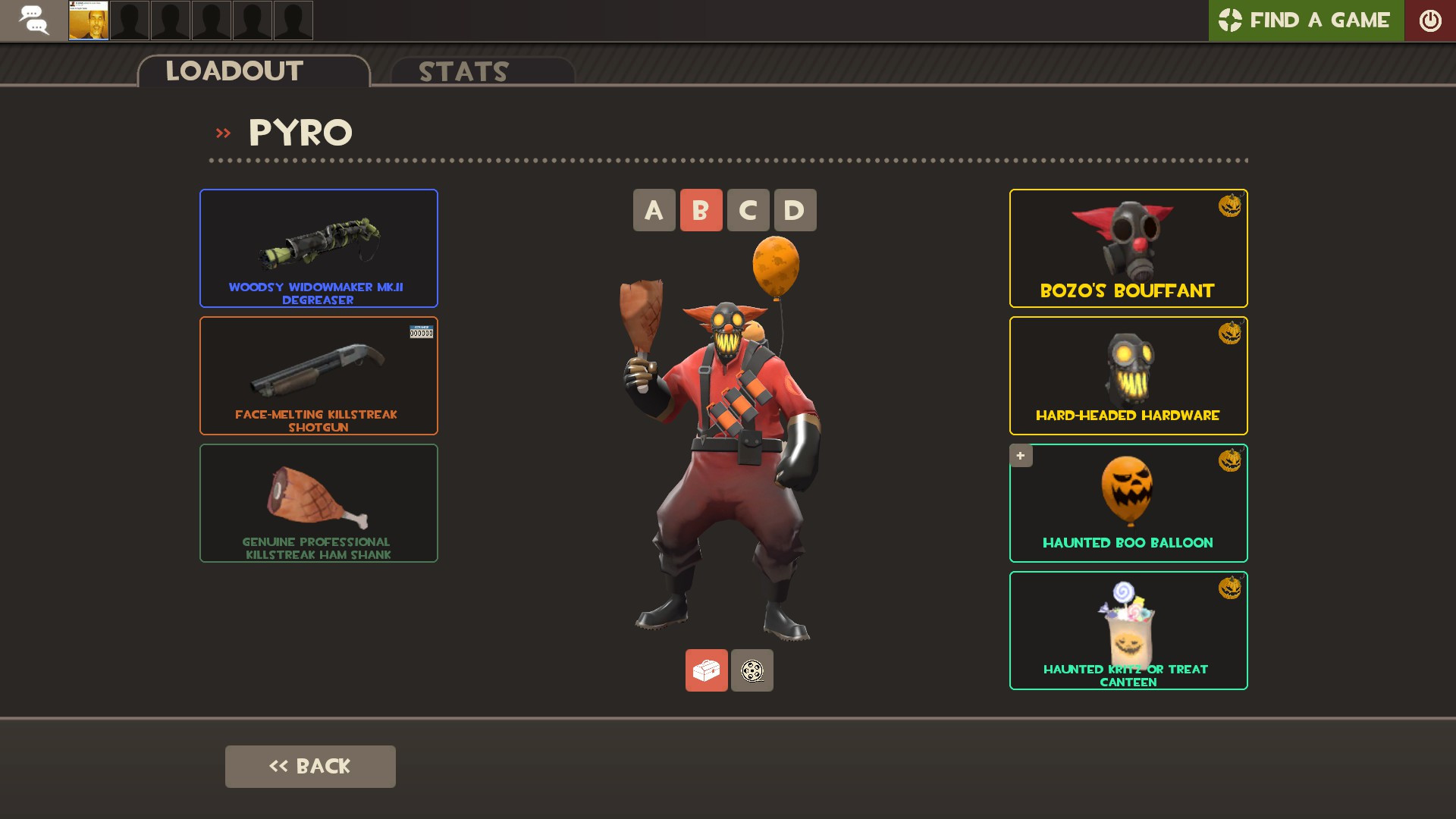
Task: Click the player avatar in the party bar
Action: point(89,20)
